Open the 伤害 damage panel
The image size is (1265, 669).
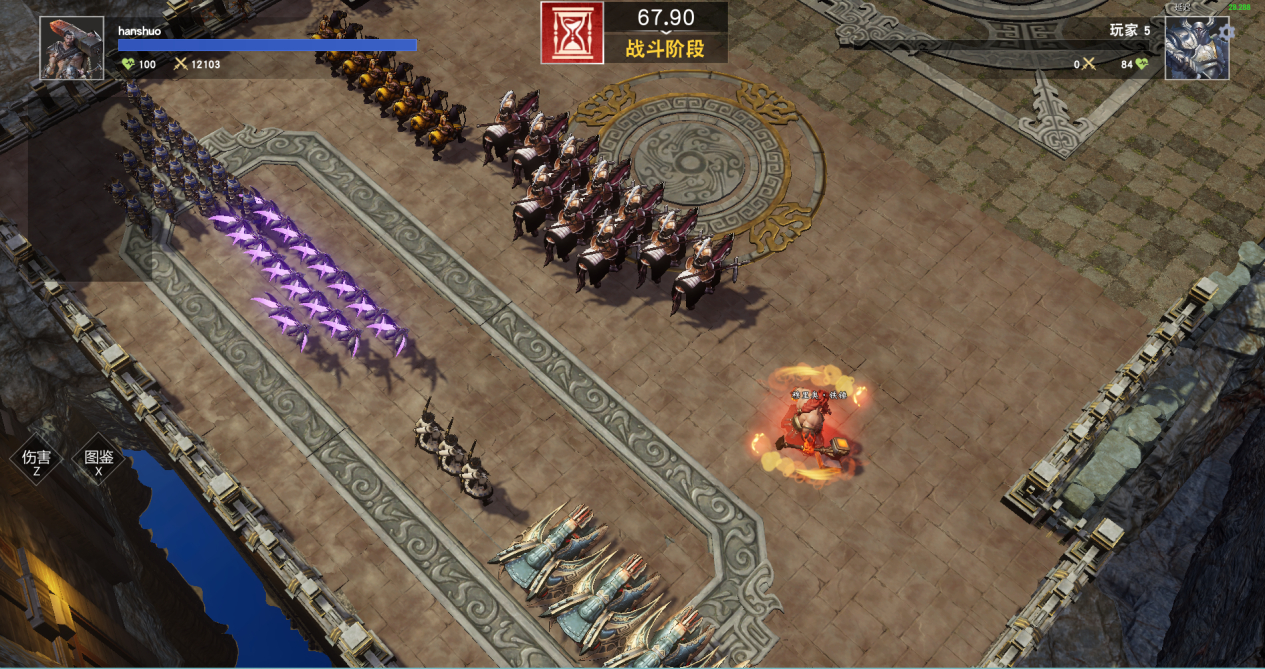pyautogui.click(x=36, y=462)
